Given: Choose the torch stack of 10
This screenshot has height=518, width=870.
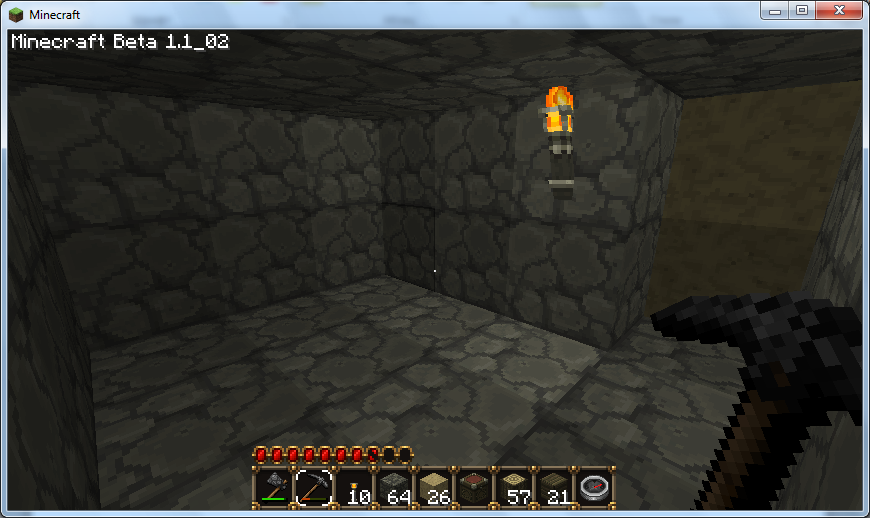Looking at the screenshot, I should pyautogui.click(x=353, y=487).
